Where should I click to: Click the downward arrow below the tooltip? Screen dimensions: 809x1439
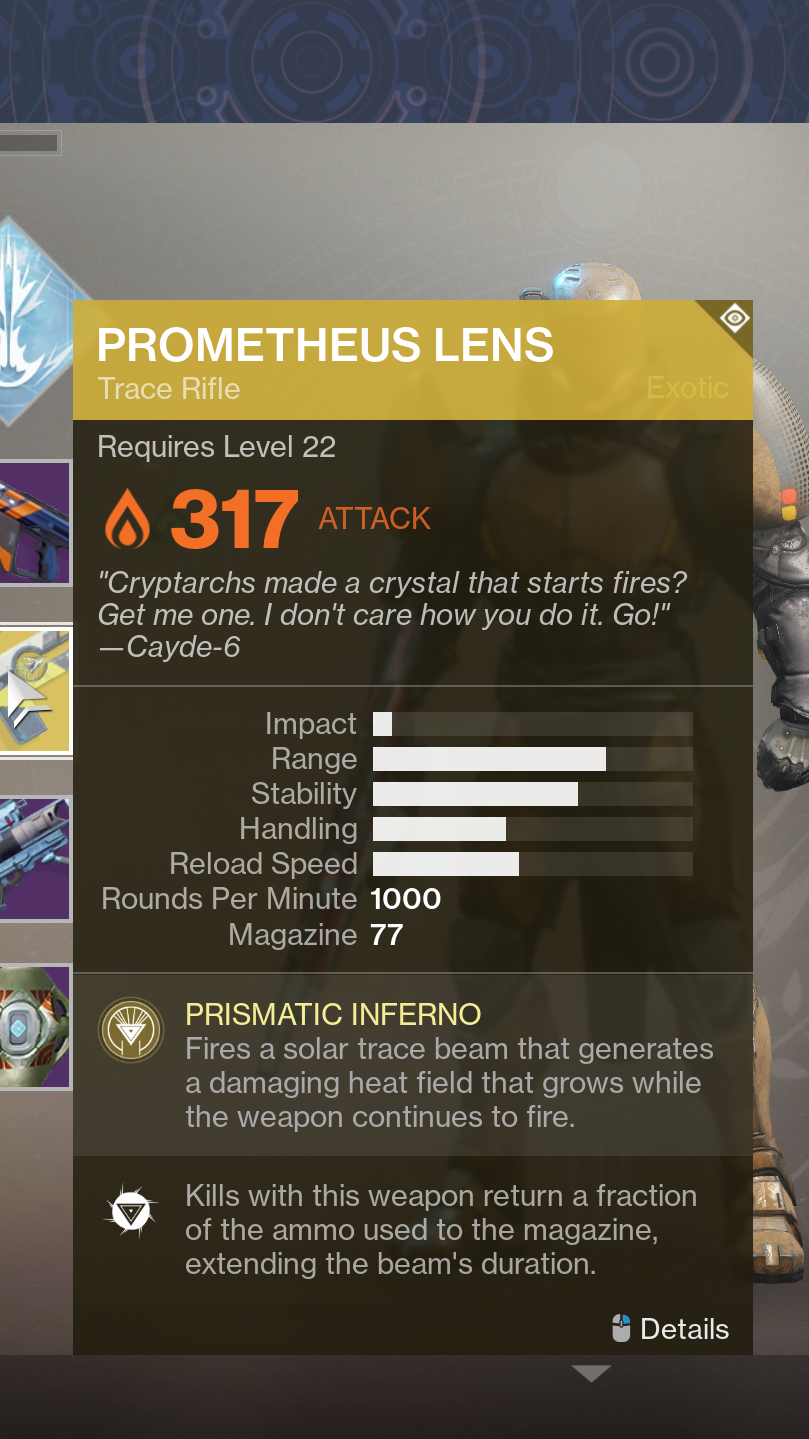[x=591, y=1374]
